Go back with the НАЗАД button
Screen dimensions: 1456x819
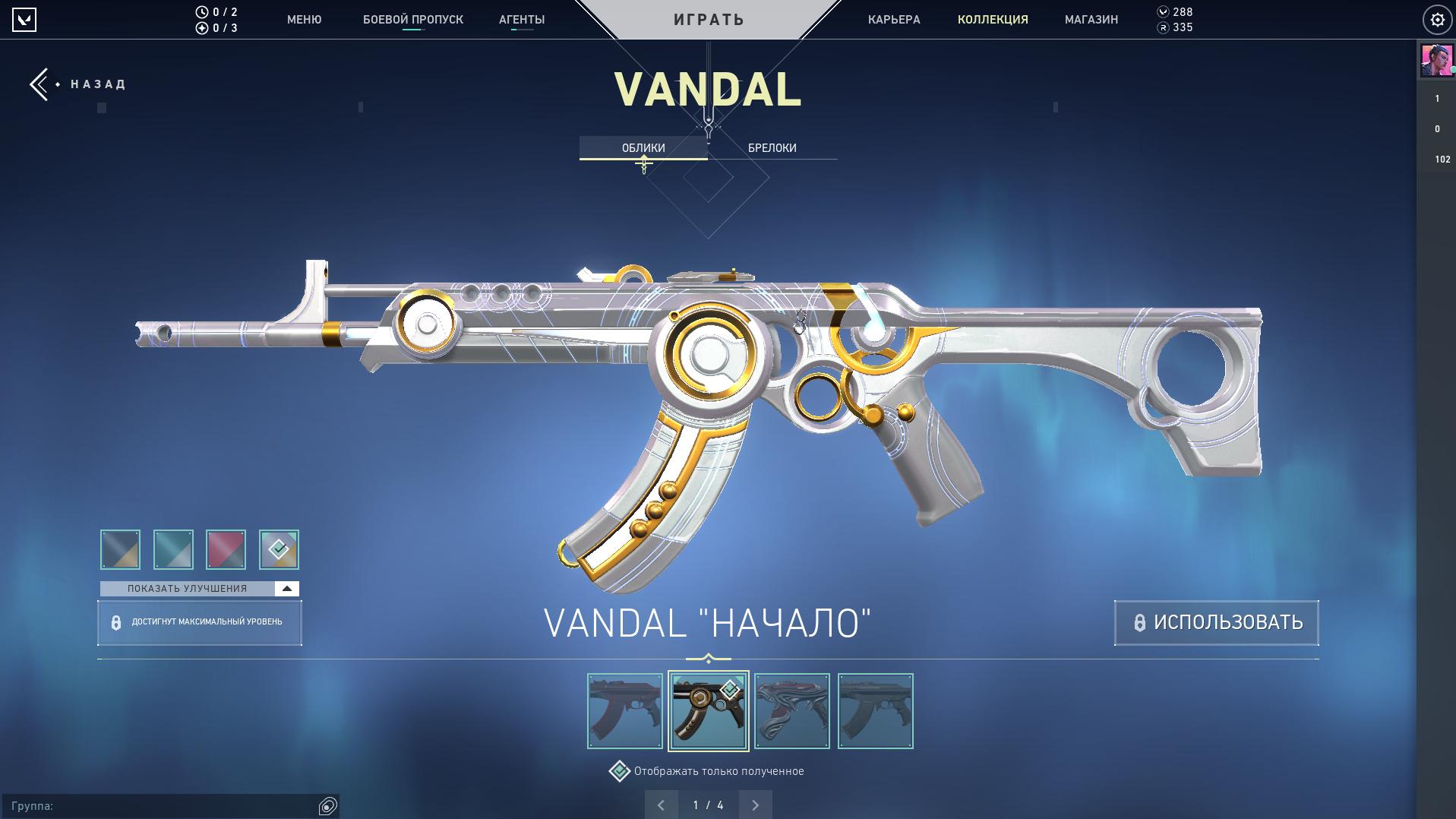pos(78,84)
